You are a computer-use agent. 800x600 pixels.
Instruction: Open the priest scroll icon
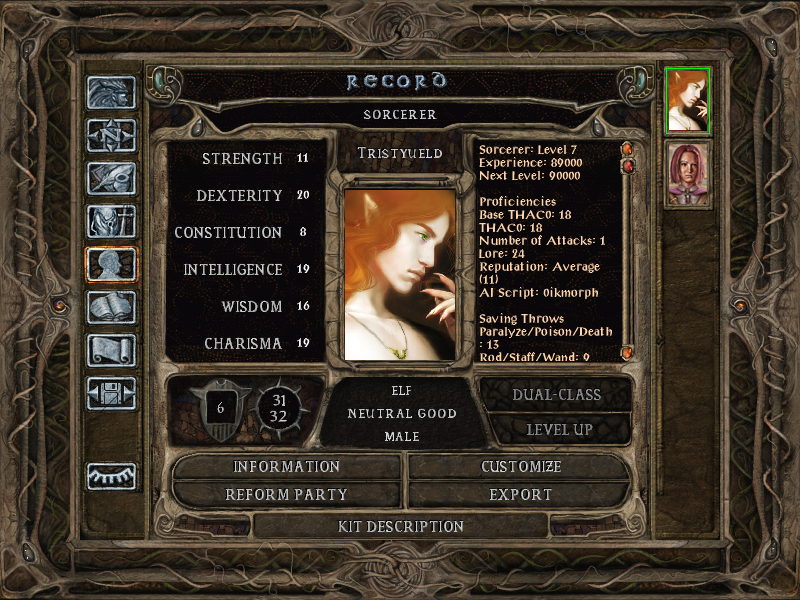tap(111, 350)
